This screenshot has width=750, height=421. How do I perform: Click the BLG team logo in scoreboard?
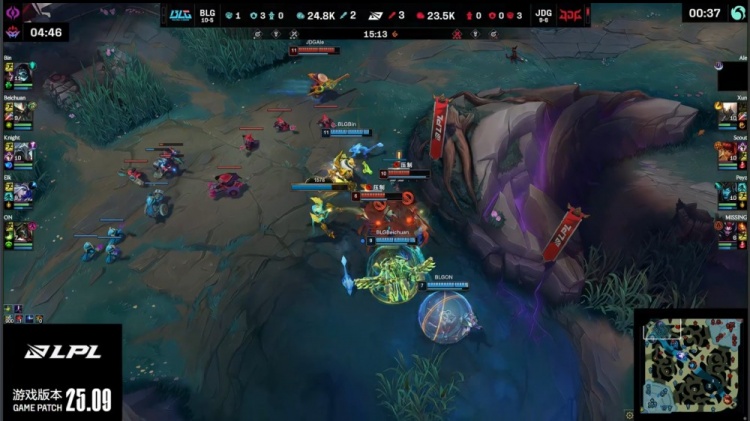180,14
